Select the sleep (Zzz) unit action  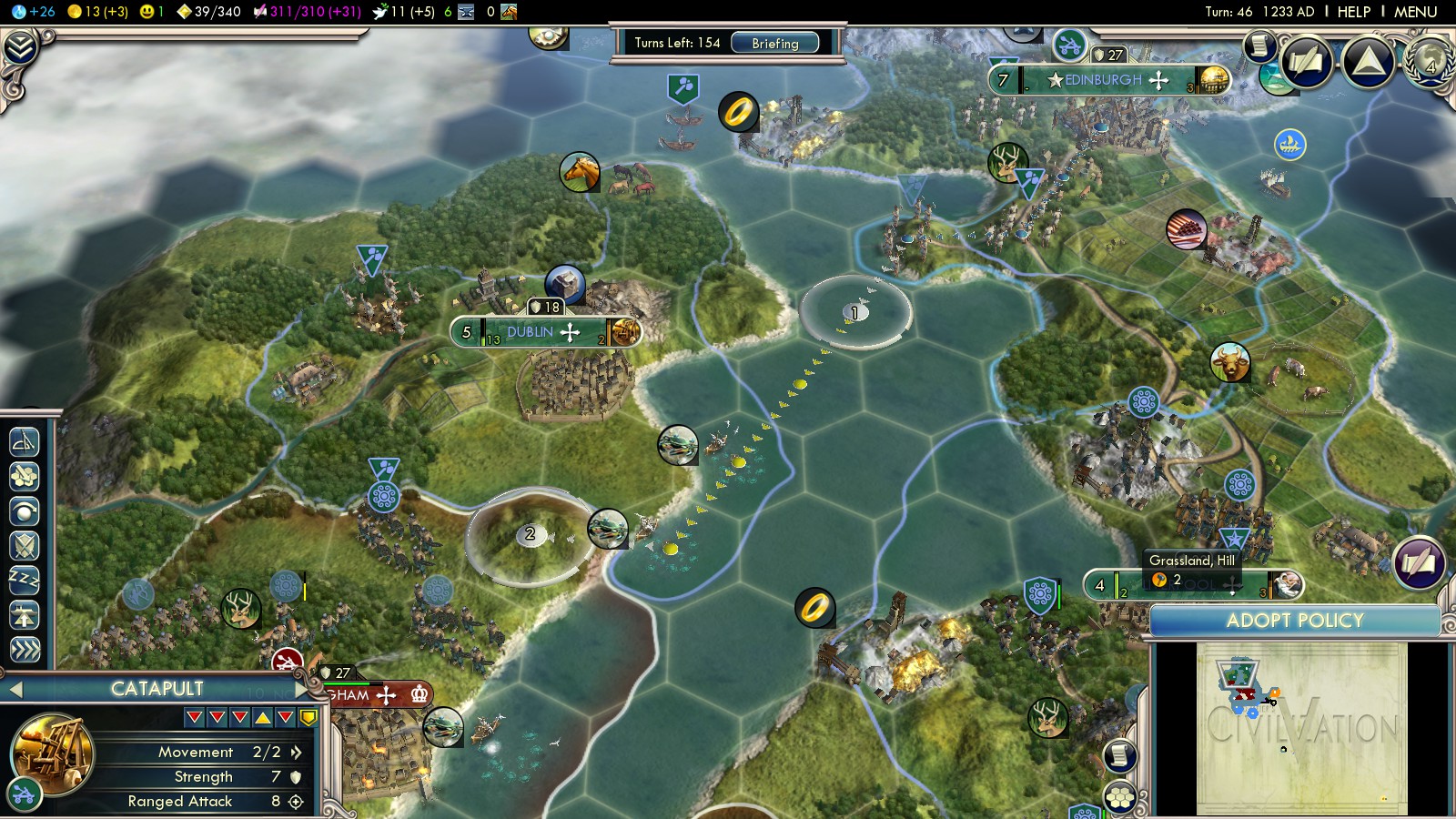click(25, 580)
